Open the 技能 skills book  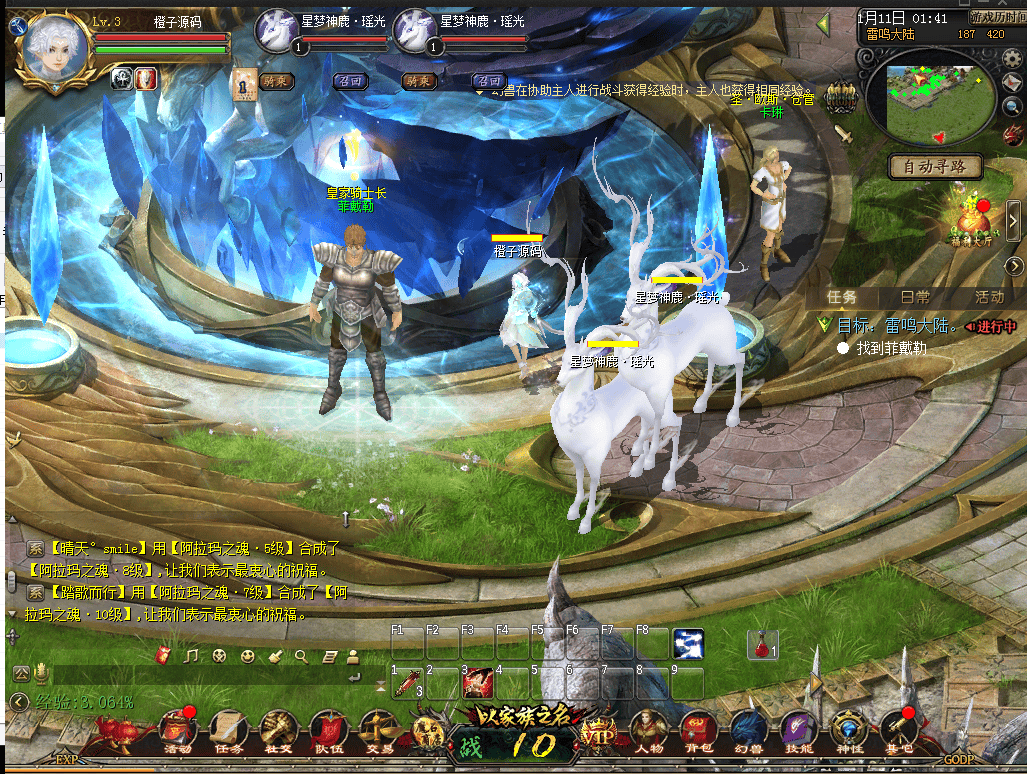[799, 730]
